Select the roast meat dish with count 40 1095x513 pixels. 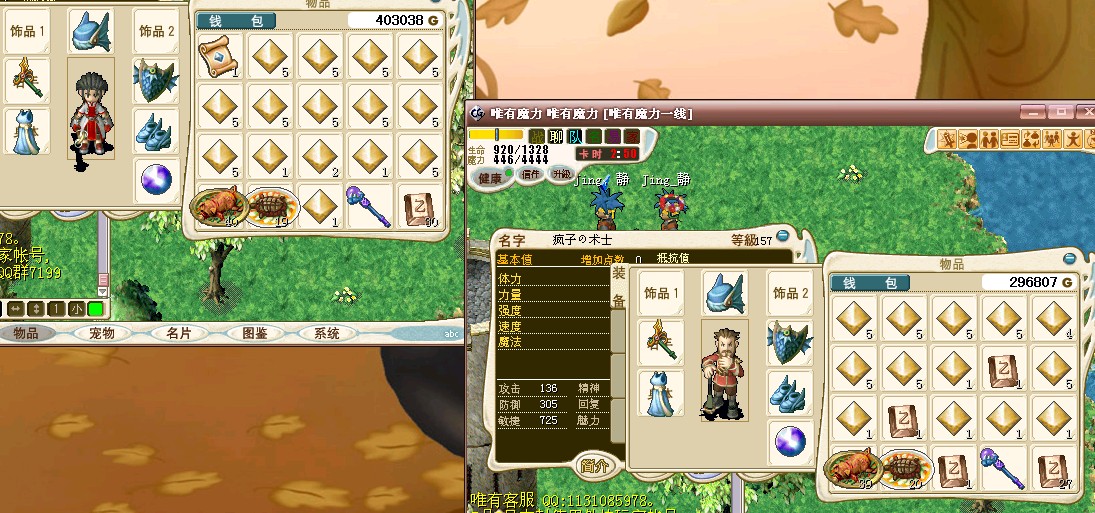[217, 207]
